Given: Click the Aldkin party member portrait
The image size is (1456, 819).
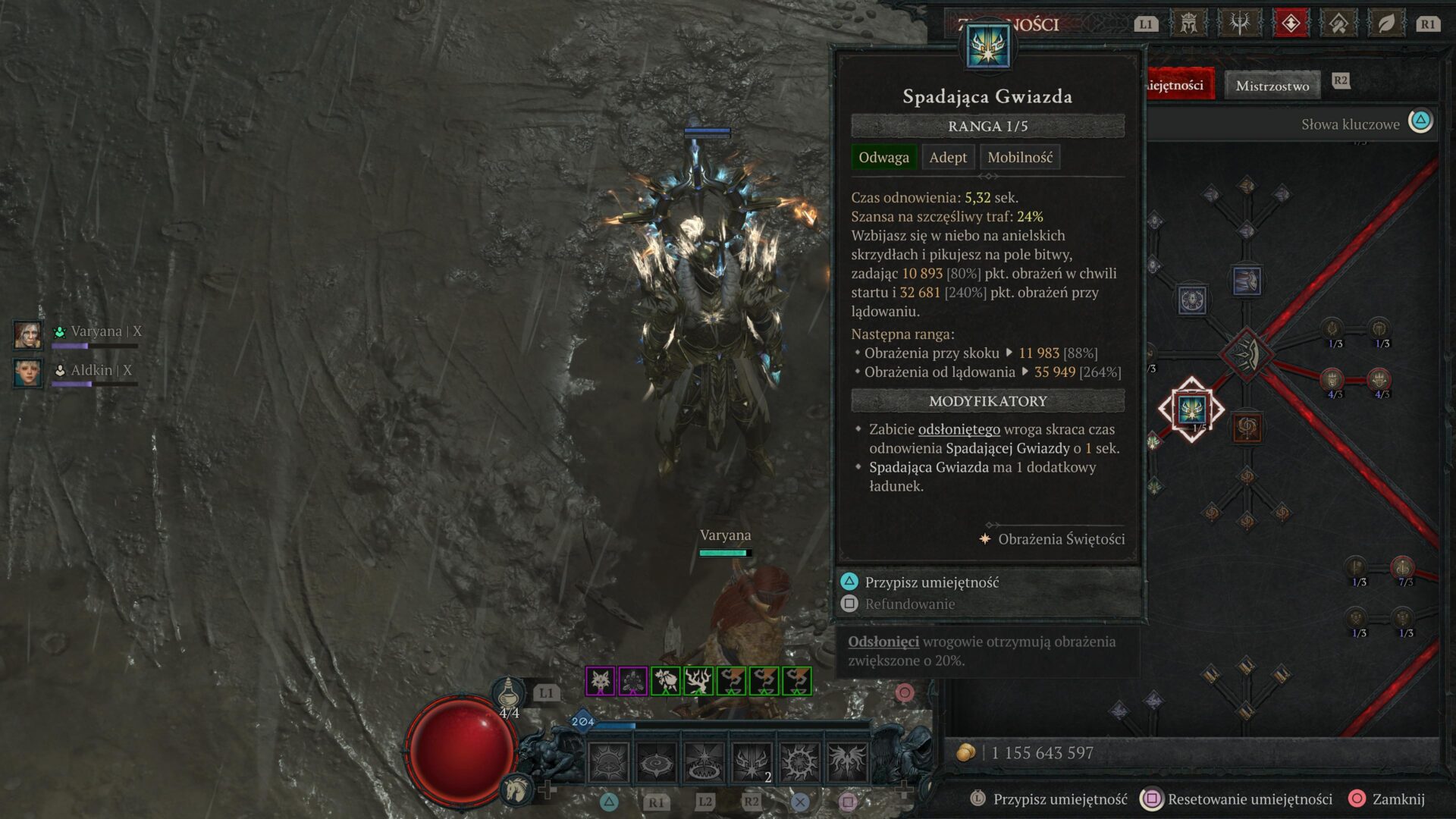Looking at the screenshot, I should [28, 372].
